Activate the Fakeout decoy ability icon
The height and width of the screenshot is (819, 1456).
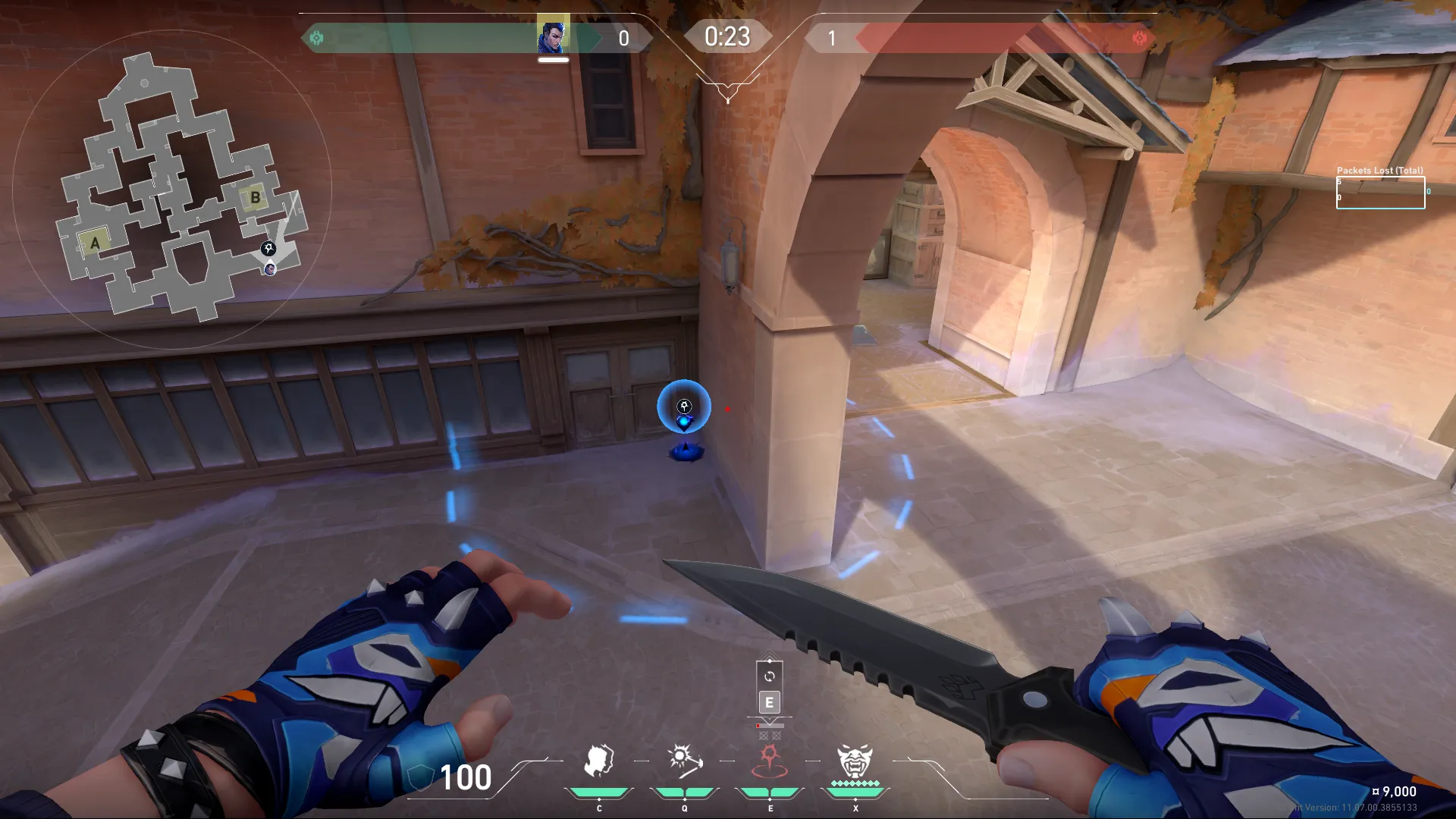599,761
